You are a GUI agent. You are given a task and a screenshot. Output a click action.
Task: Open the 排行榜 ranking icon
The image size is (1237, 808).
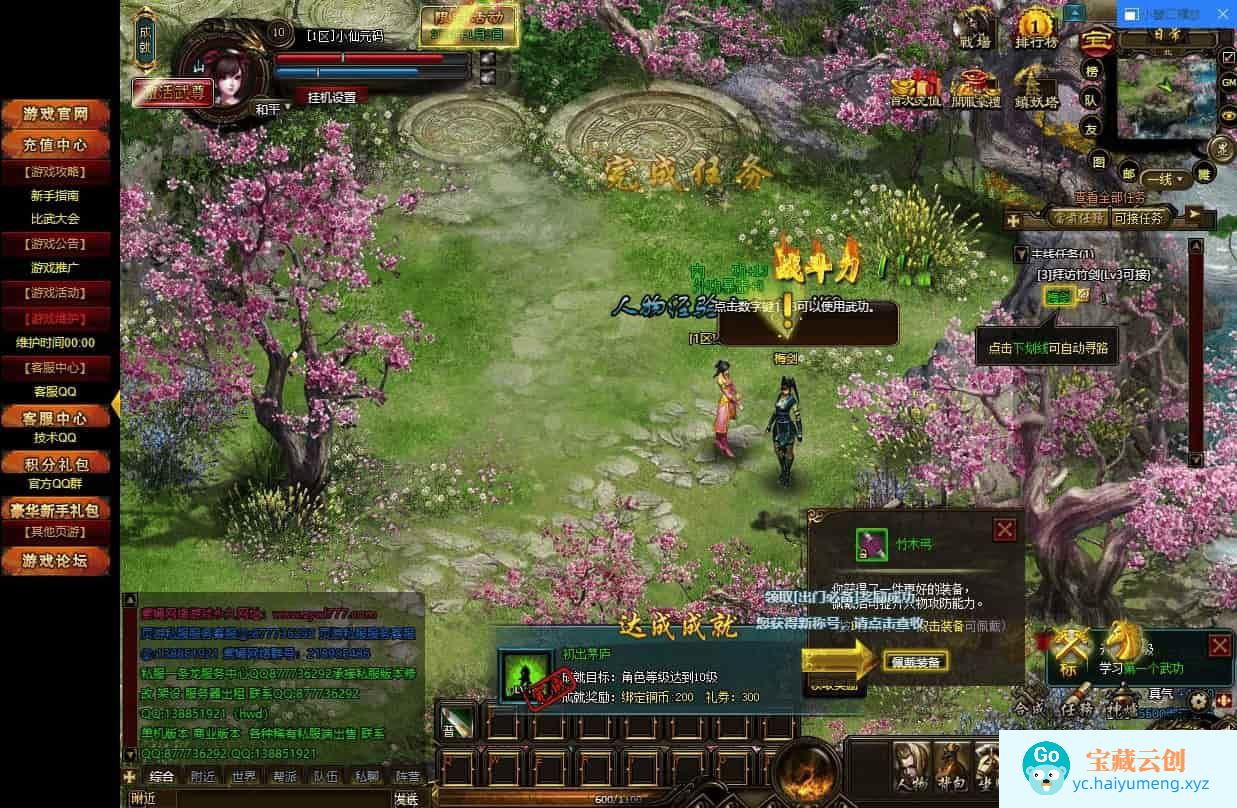pos(1036,30)
